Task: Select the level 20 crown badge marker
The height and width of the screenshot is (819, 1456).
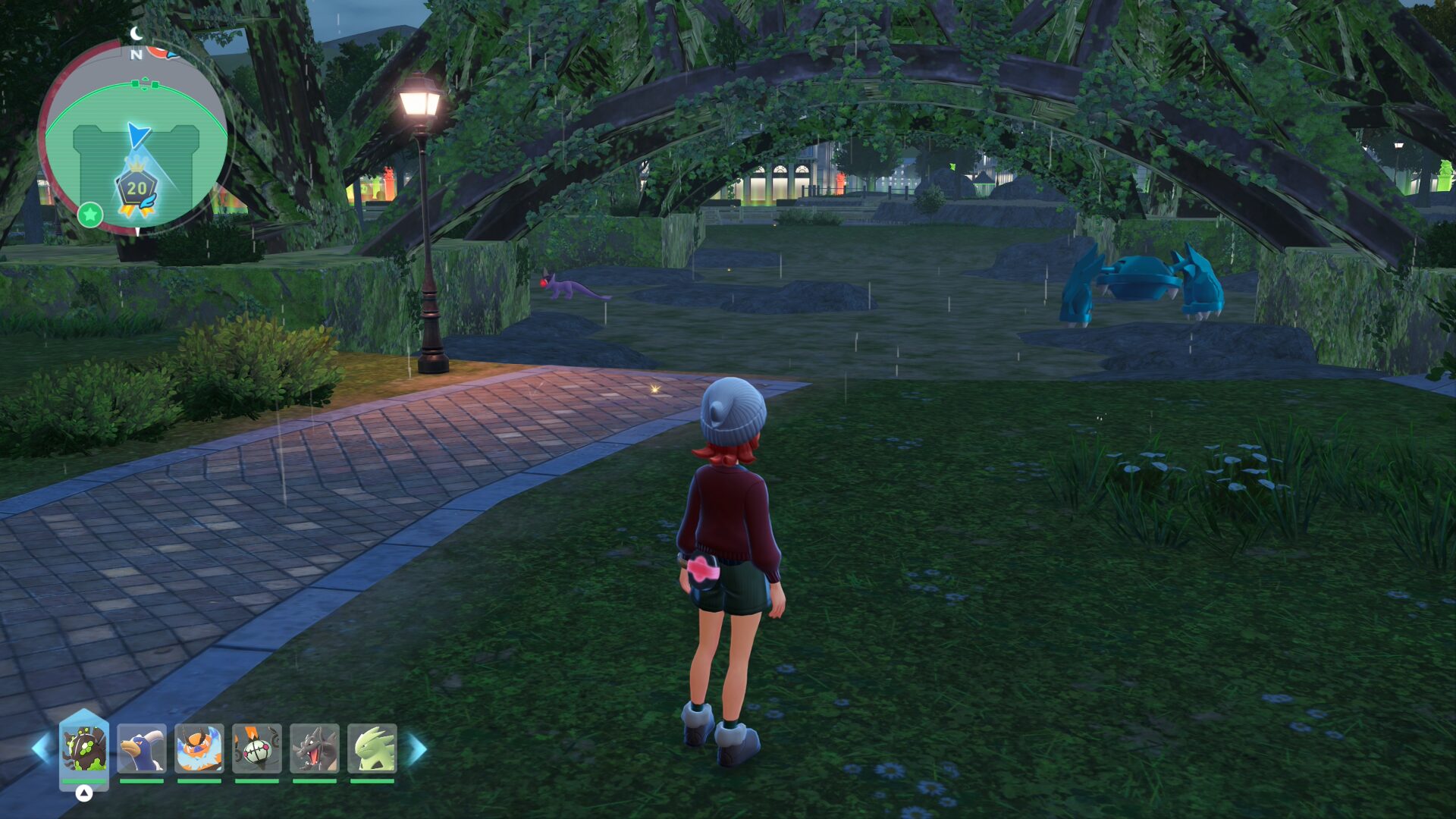Action: click(136, 189)
